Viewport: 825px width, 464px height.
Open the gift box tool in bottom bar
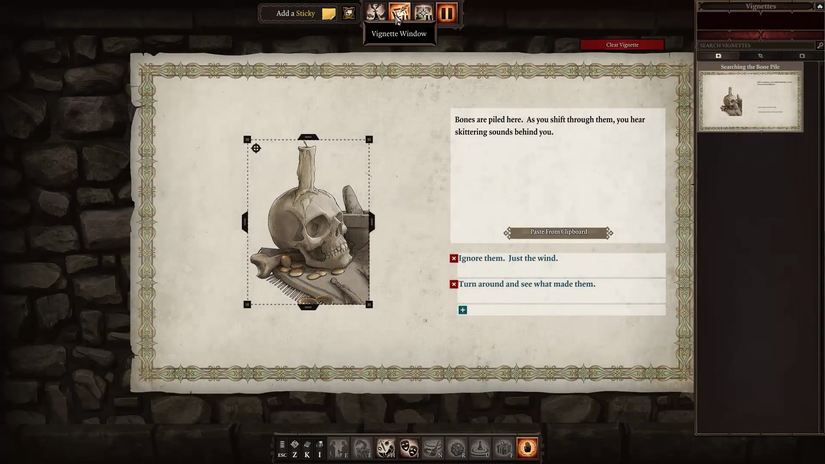(x=503, y=449)
